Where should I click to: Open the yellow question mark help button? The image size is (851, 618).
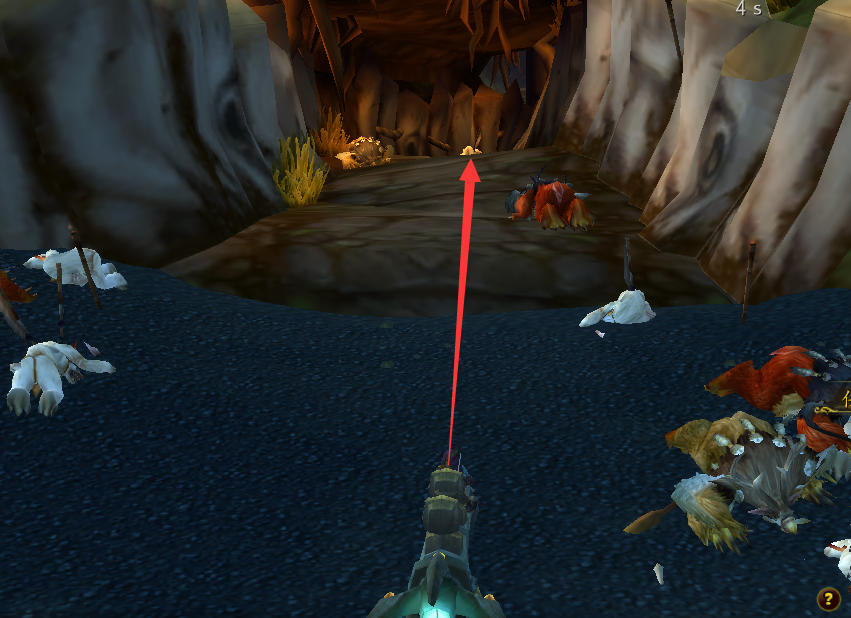click(828, 599)
